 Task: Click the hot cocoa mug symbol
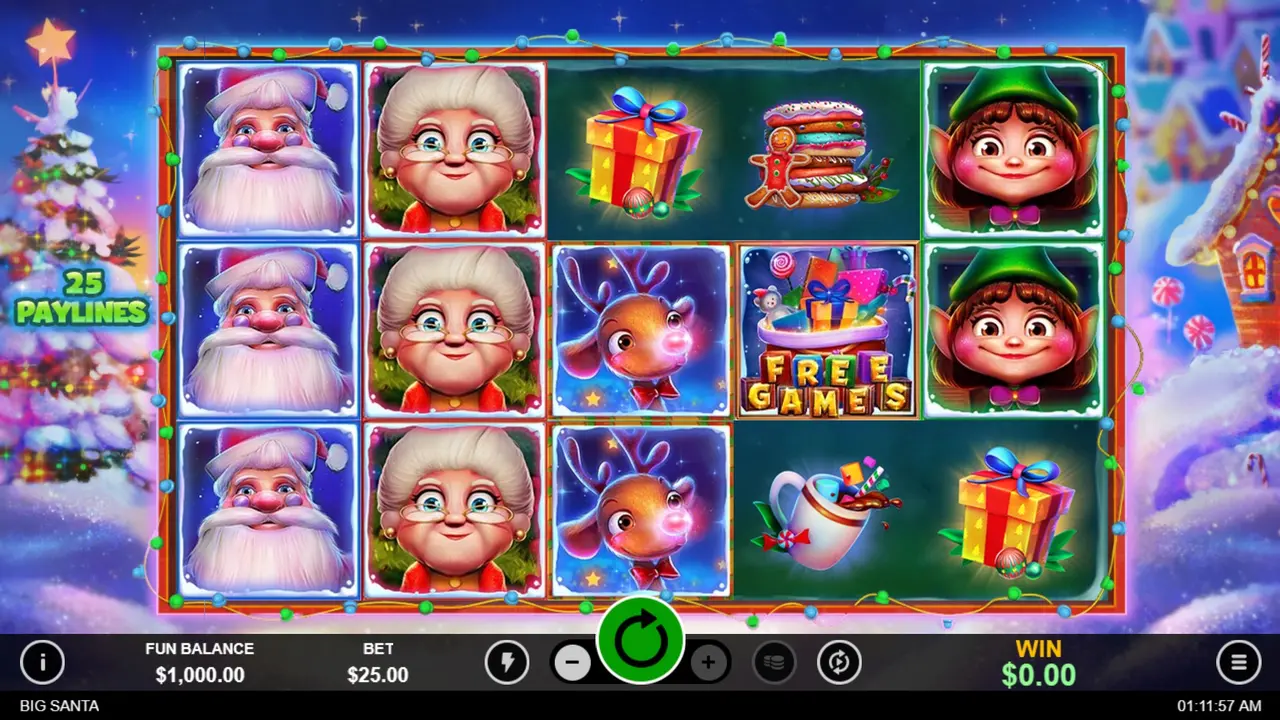826,510
